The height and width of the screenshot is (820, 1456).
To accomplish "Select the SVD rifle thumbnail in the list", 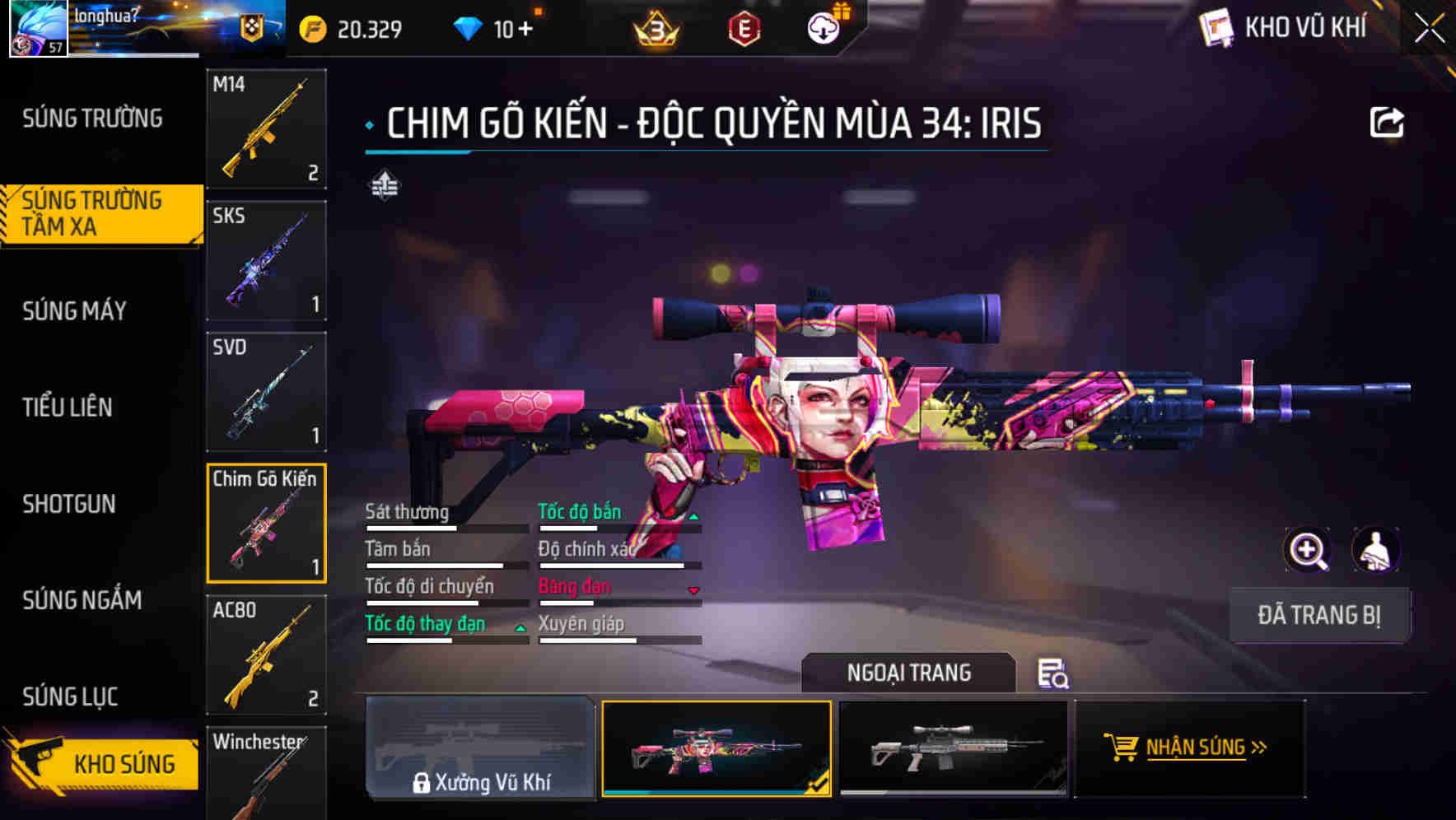I will (x=265, y=393).
